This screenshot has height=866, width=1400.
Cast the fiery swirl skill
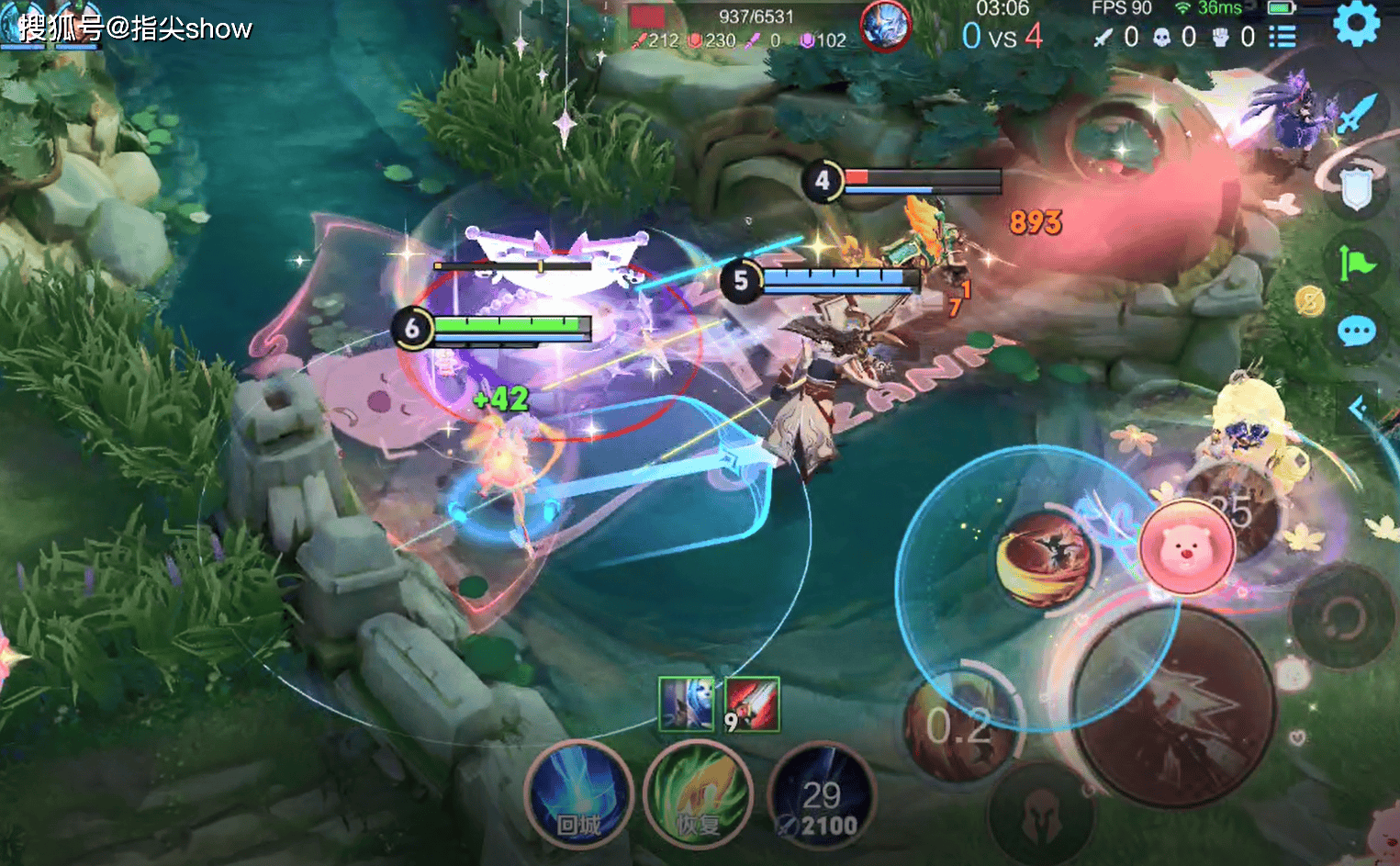click(1043, 557)
